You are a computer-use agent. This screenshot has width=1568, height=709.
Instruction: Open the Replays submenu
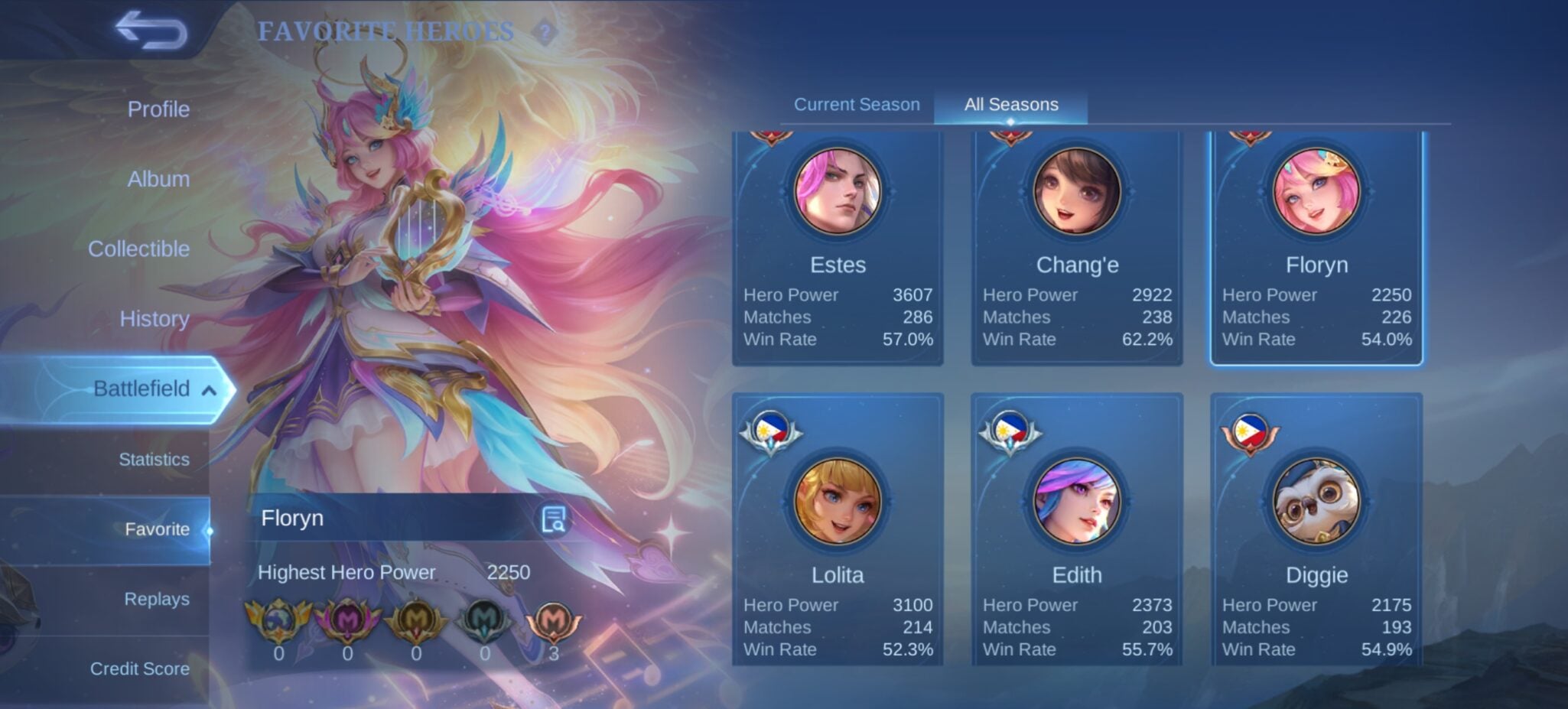coord(157,599)
